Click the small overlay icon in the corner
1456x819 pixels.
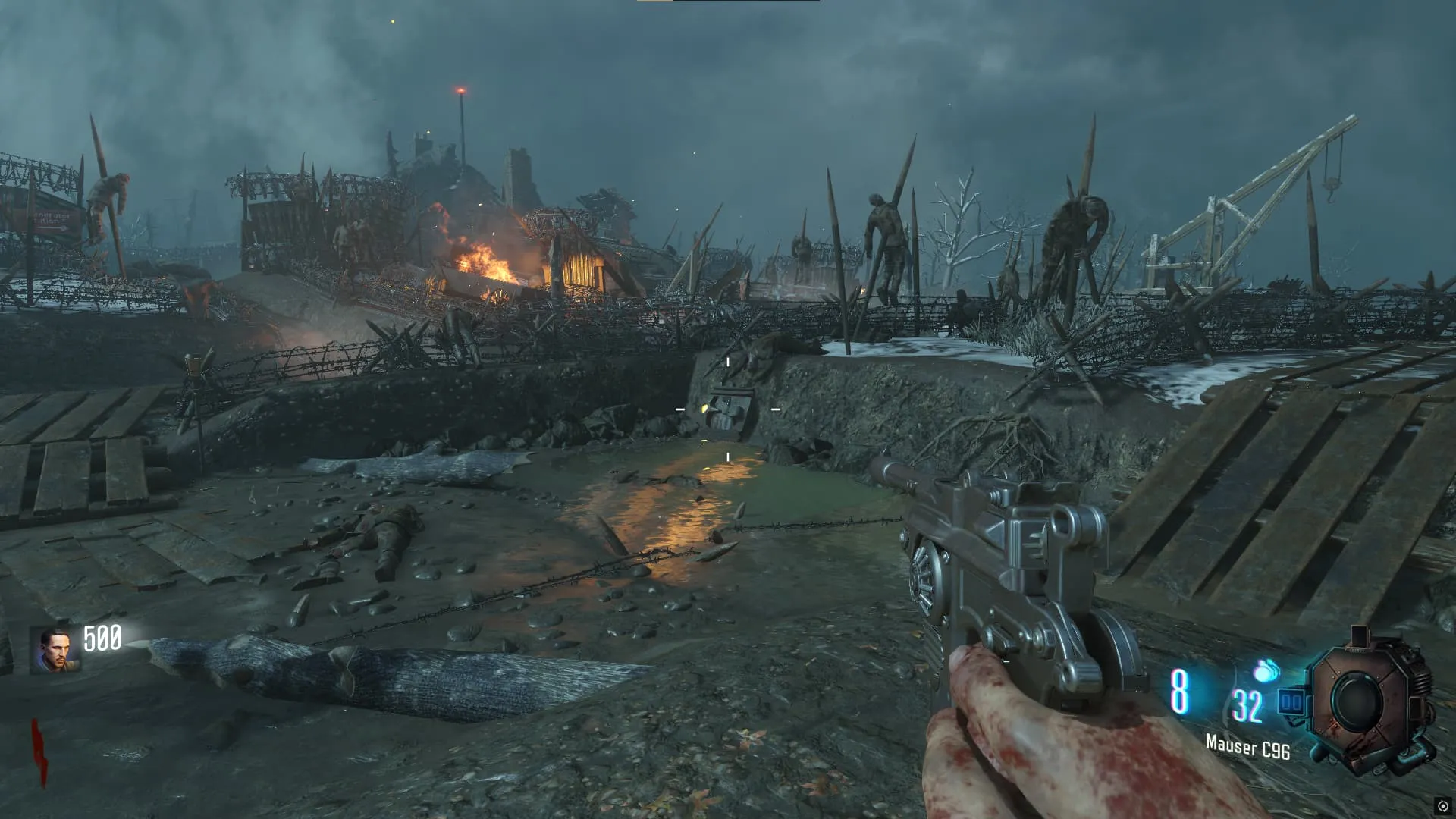click(1442, 806)
